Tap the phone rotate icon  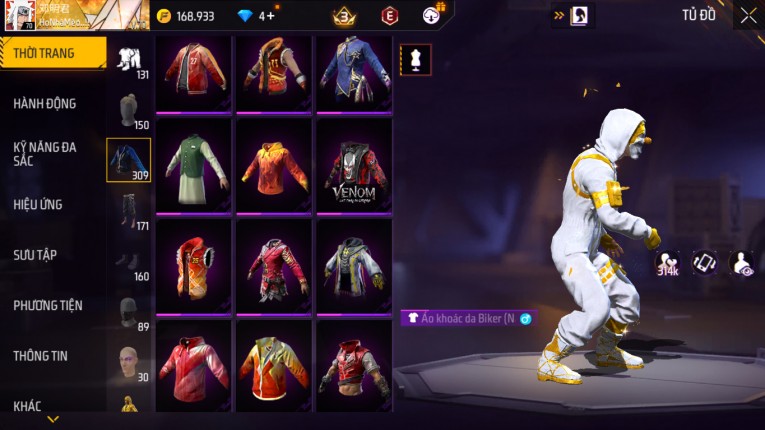pos(705,263)
